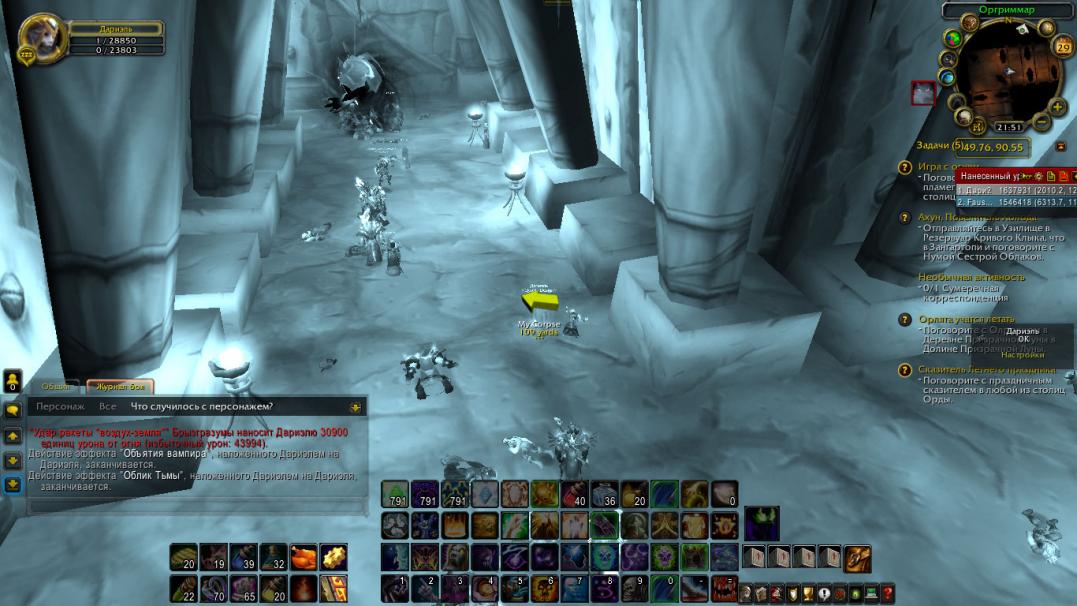Jump chat to the bottom
The image size is (1077, 606).
pos(13,485)
